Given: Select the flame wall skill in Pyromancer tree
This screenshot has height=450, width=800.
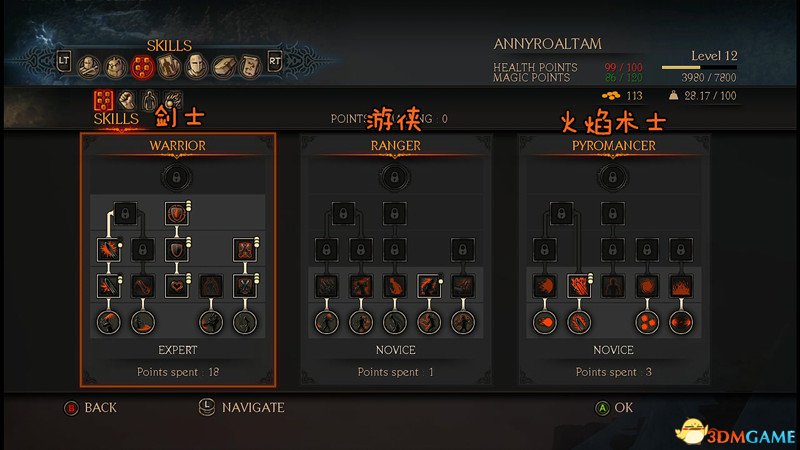Looking at the screenshot, I should pyautogui.click(x=684, y=287).
